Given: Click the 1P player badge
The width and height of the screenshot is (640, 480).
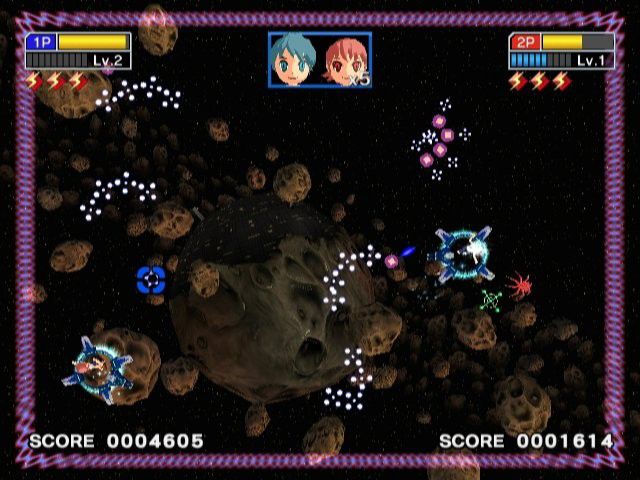Looking at the screenshot, I should (x=41, y=42).
